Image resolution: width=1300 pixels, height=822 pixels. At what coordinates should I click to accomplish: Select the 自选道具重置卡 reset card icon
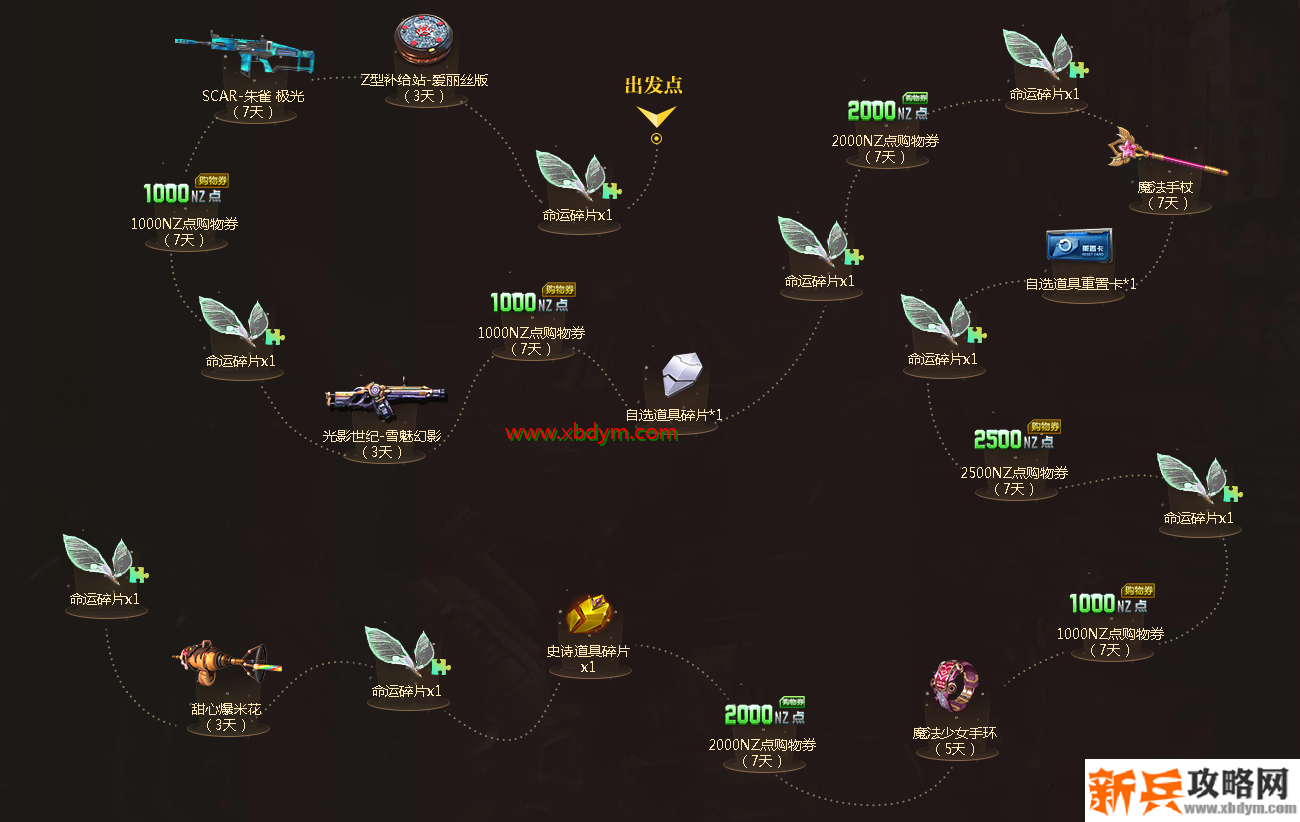(x=1080, y=245)
